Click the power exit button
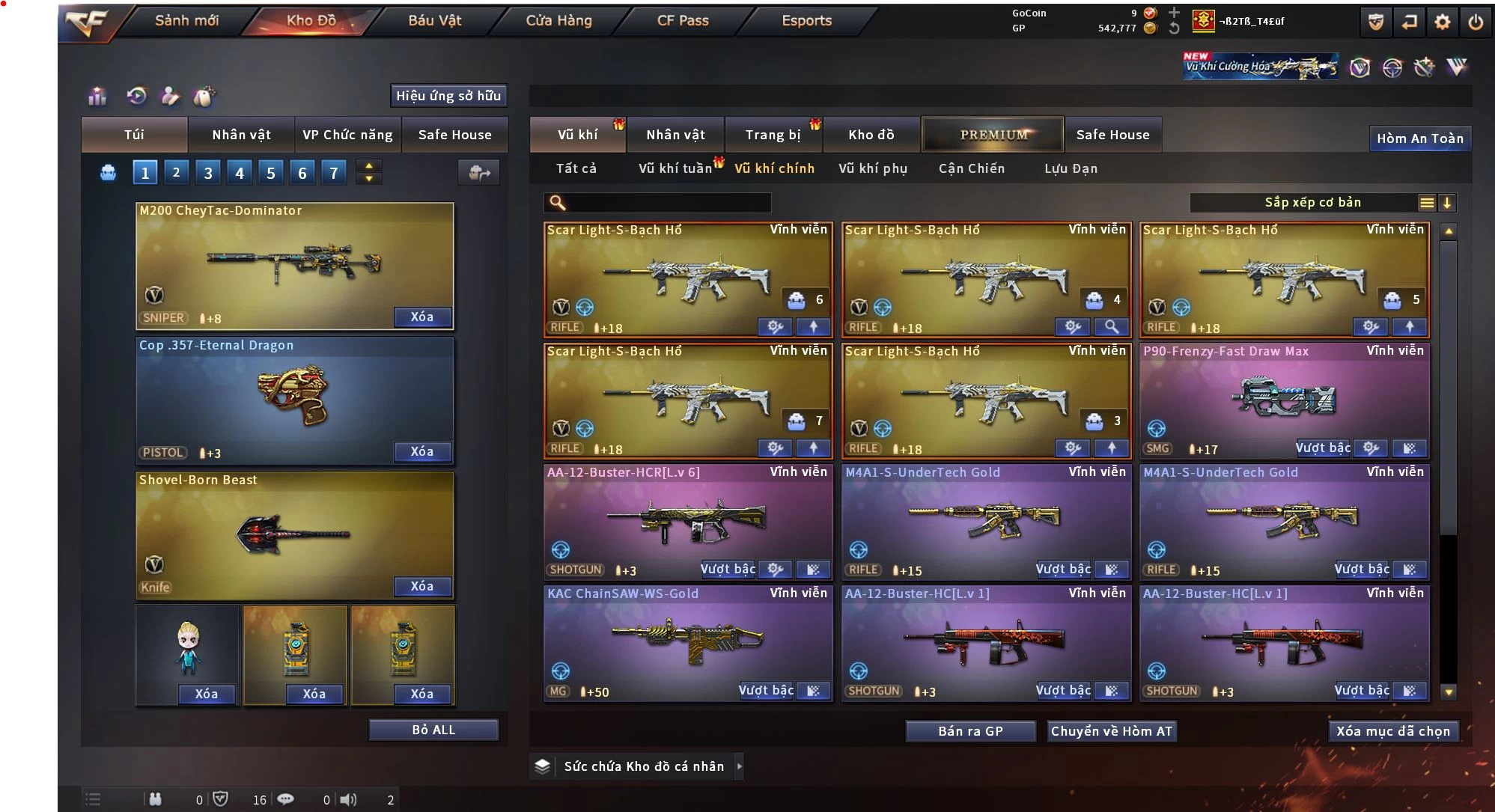 point(1476,22)
